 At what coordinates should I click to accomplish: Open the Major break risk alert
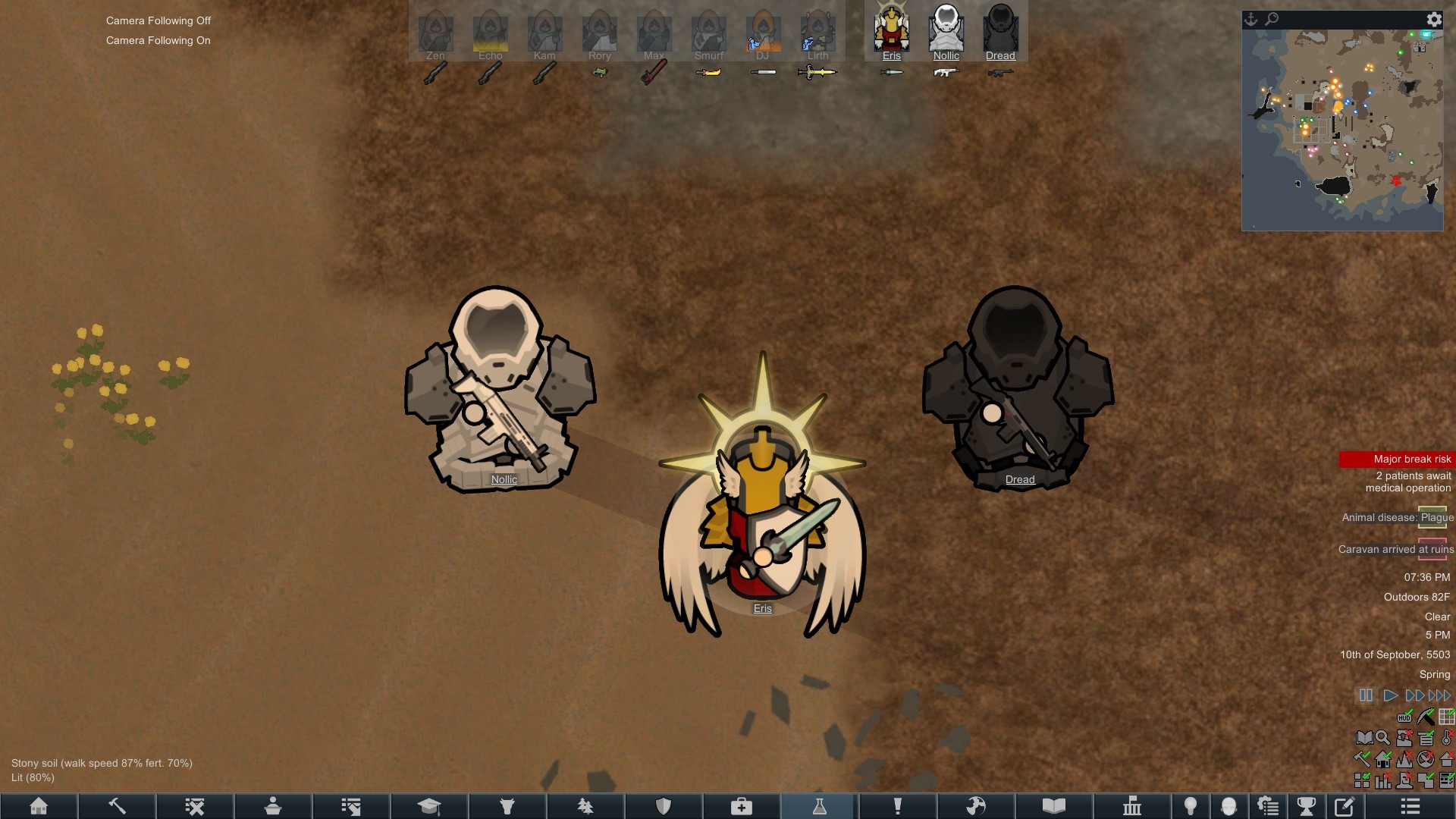(x=1397, y=459)
